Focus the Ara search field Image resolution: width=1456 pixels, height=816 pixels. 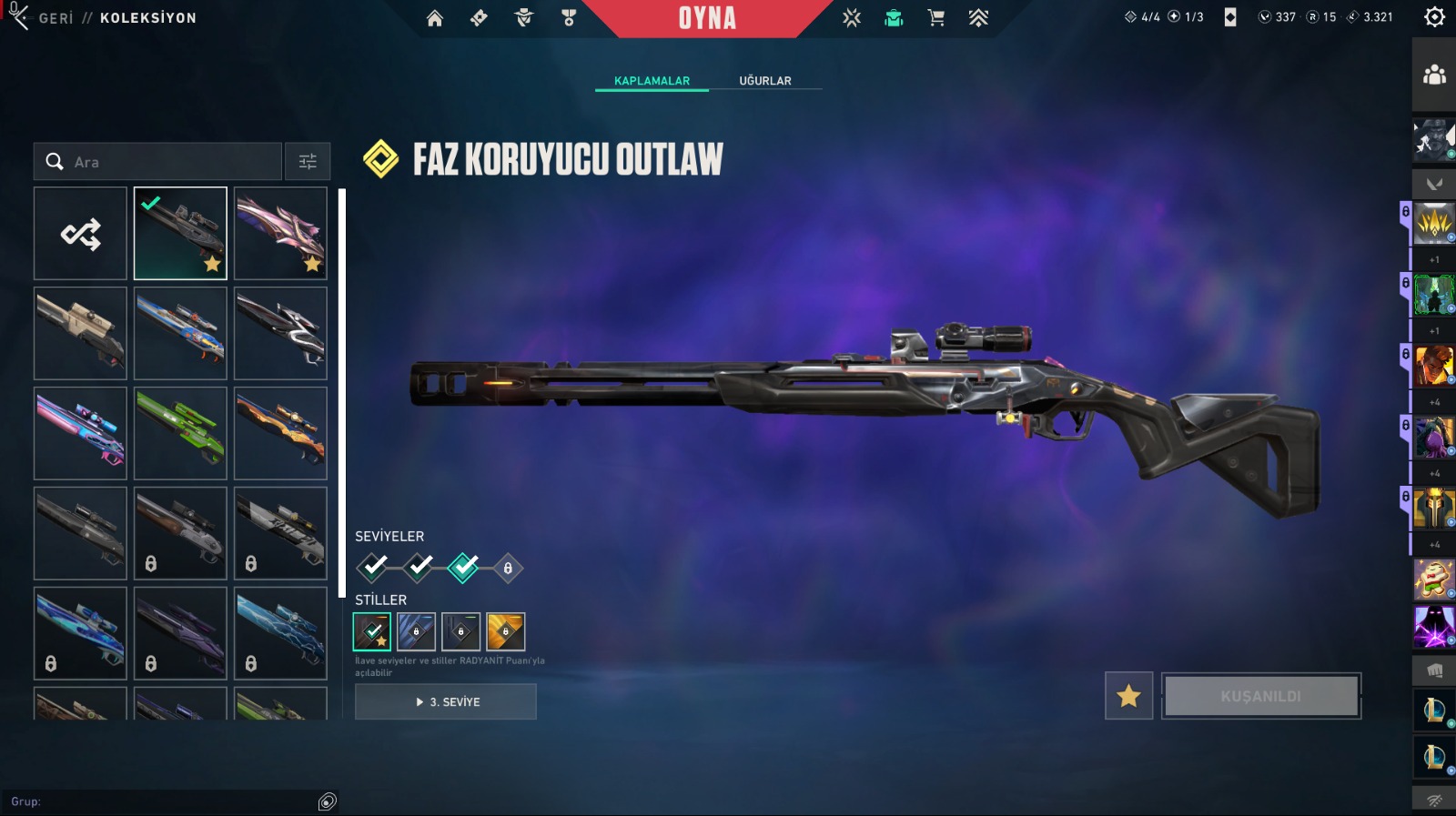(164, 162)
